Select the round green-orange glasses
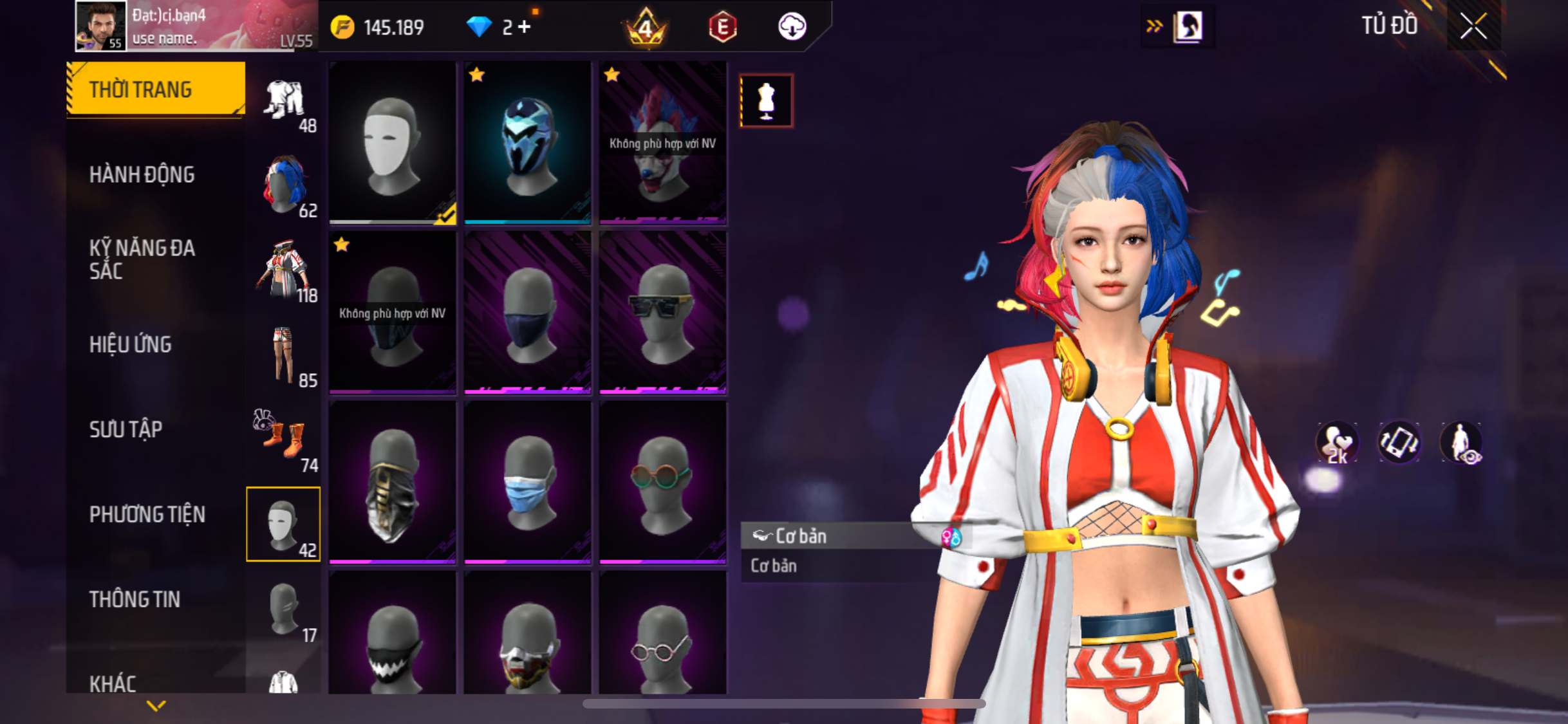 point(662,482)
